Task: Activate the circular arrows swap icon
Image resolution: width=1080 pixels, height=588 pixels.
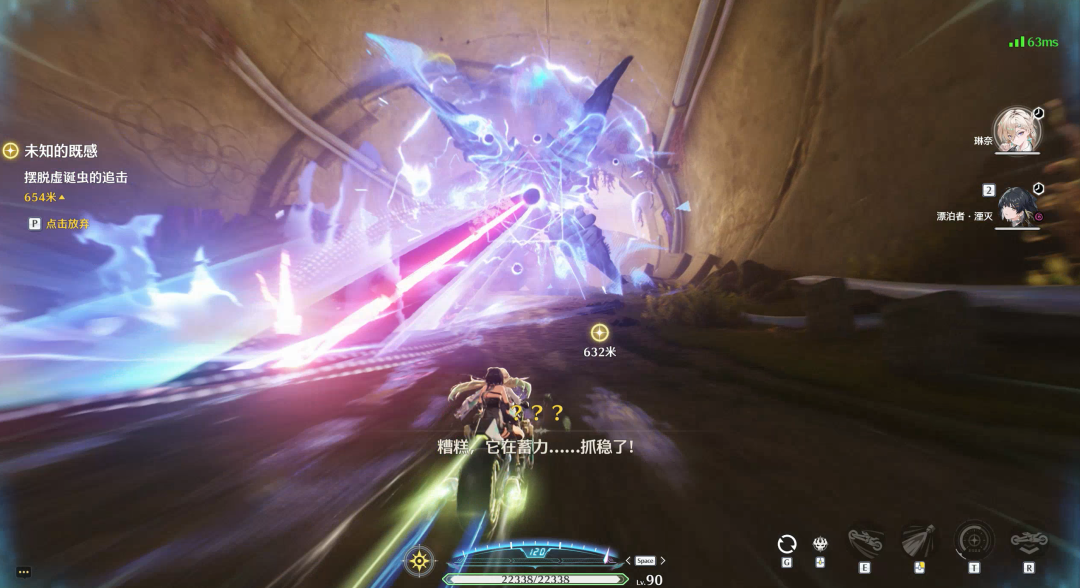Action: coord(787,544)
